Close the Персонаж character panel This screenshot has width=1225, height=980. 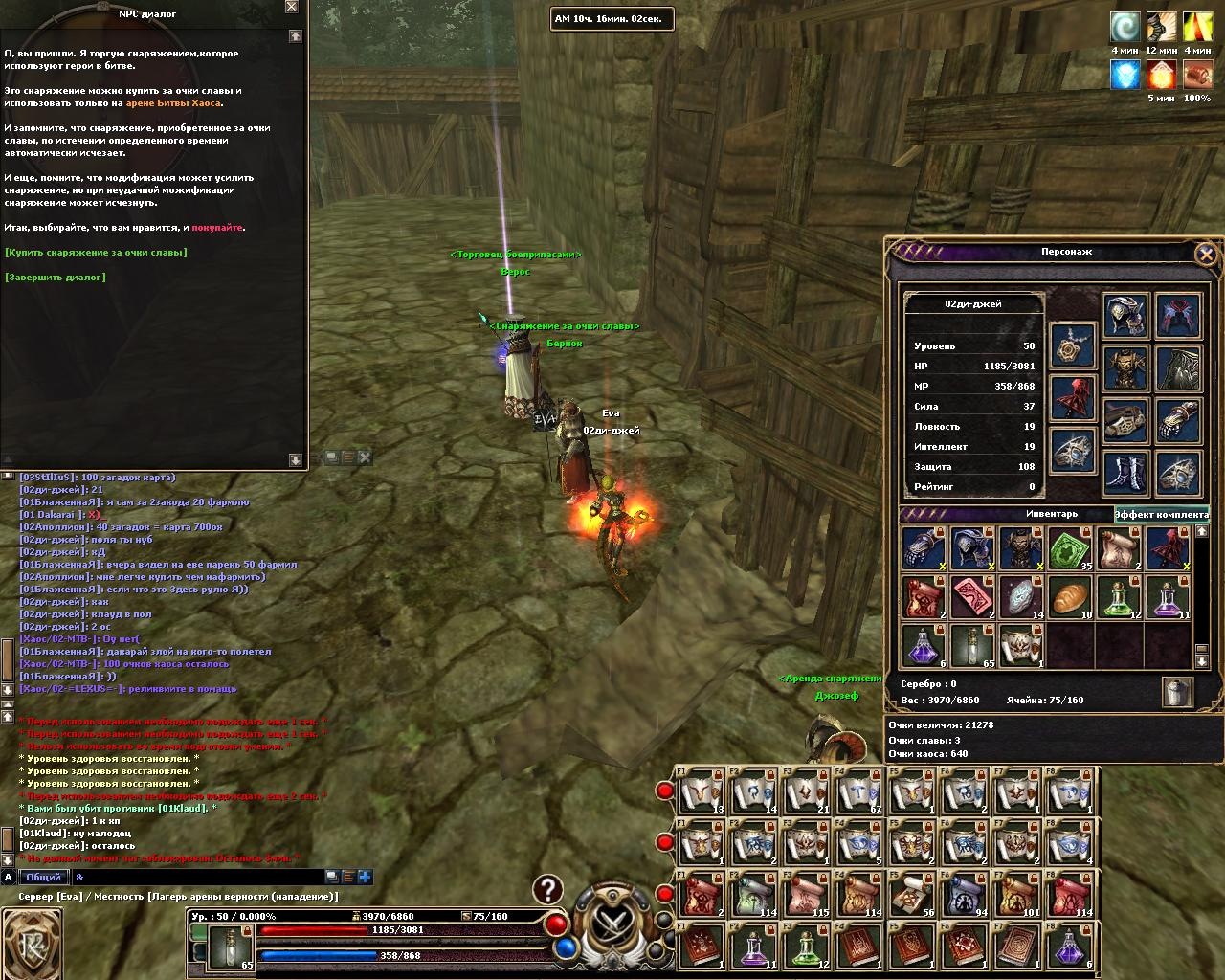pyautogui.click(x=1206, y=254)
